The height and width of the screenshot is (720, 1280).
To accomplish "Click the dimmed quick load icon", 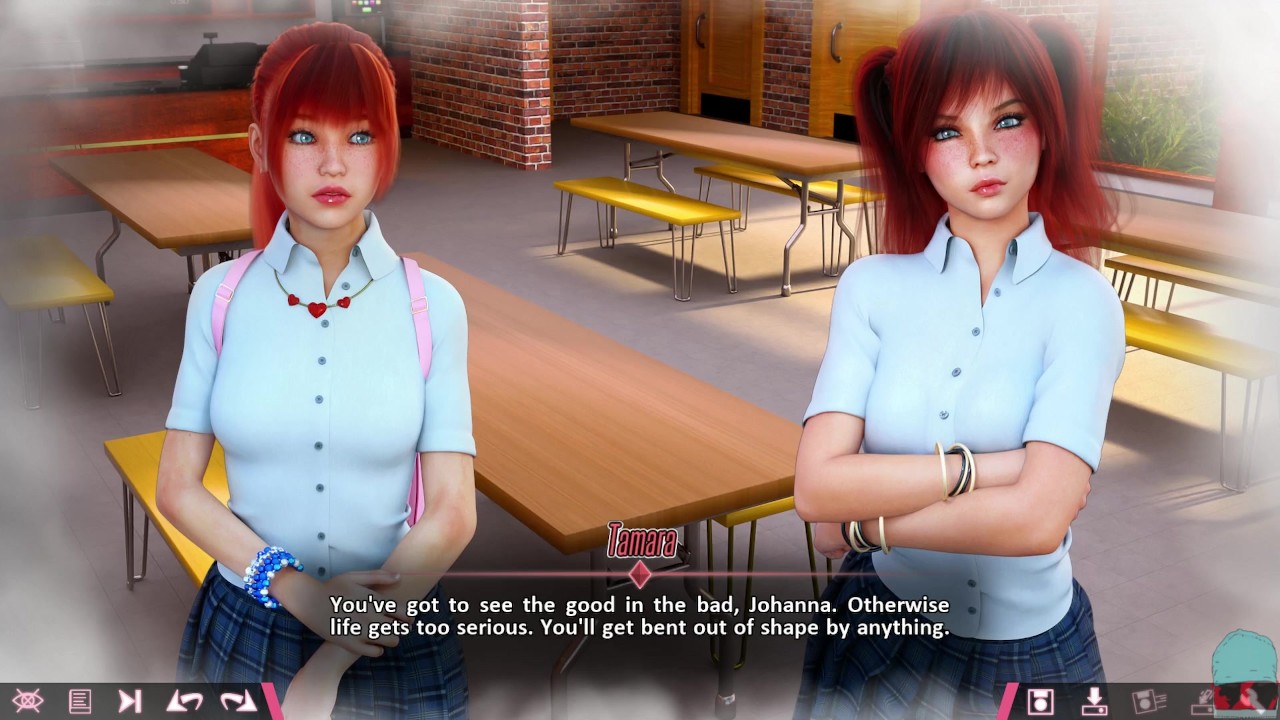I will coord(1203,701).
